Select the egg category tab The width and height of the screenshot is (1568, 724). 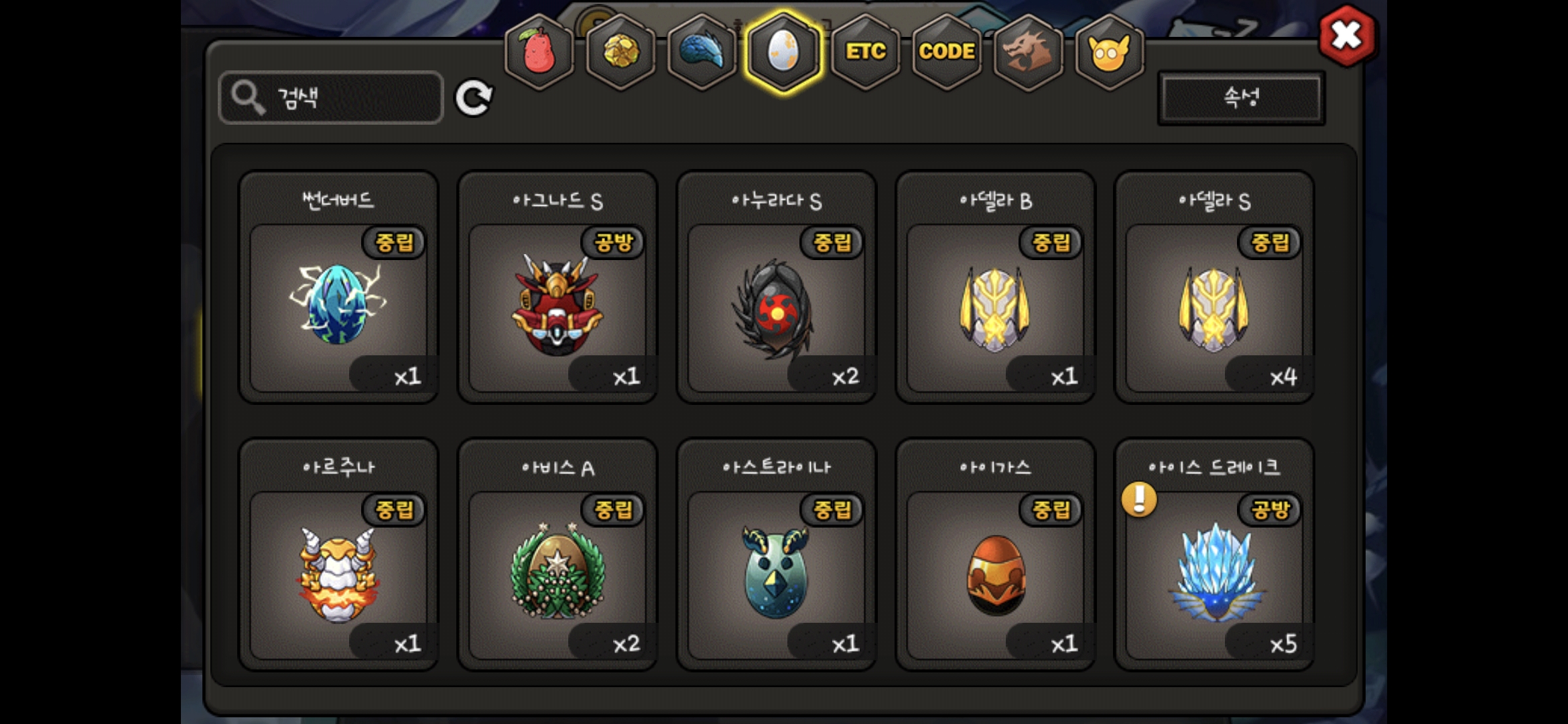[x=783, y=52]
